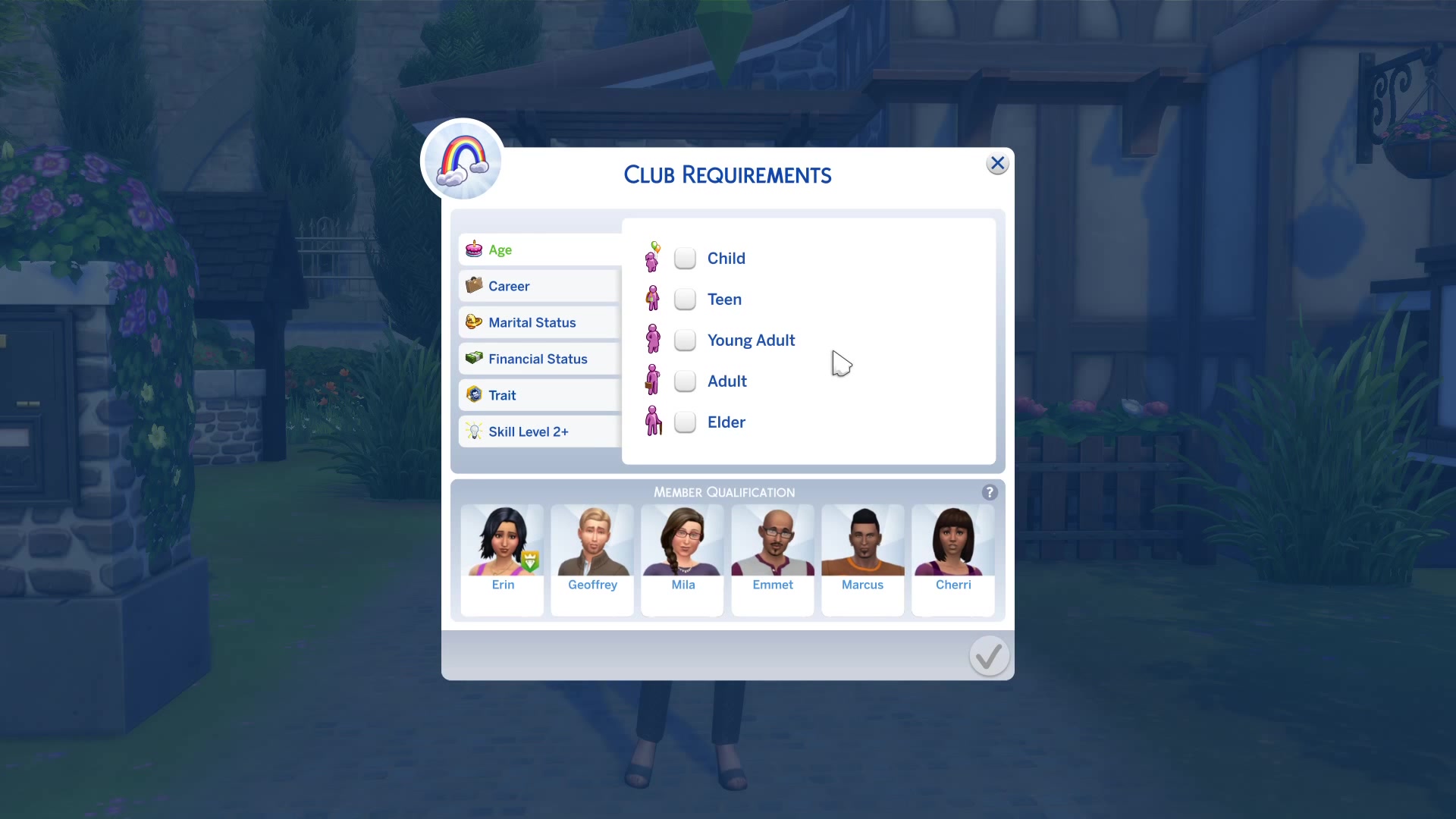Confirm requirements with the checkmark button
This screenshot has height=819, width=1456.
pos(989,656)
